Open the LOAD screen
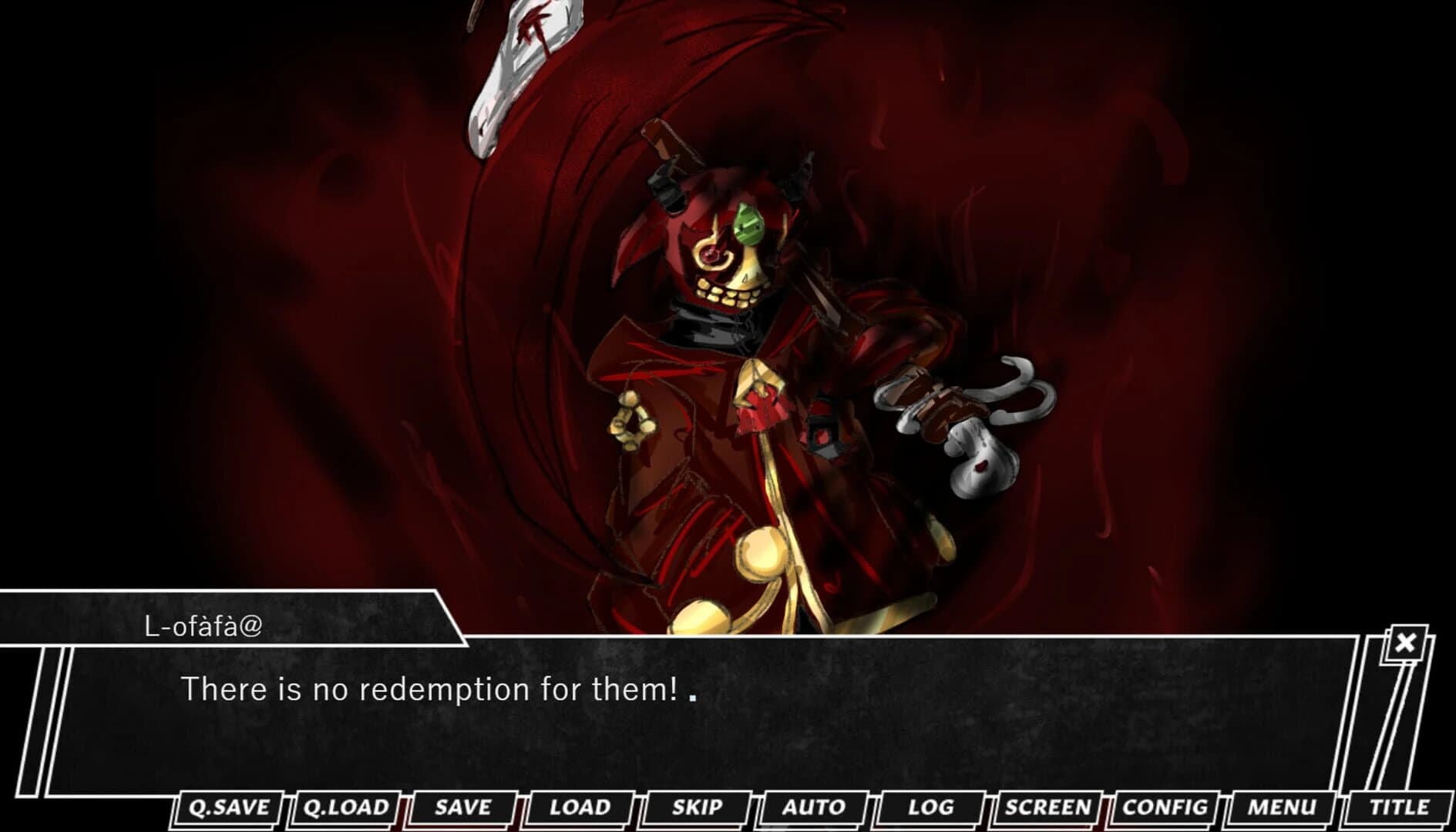The height and width of the screenshot is (832, 1456). tap(580, 808)
